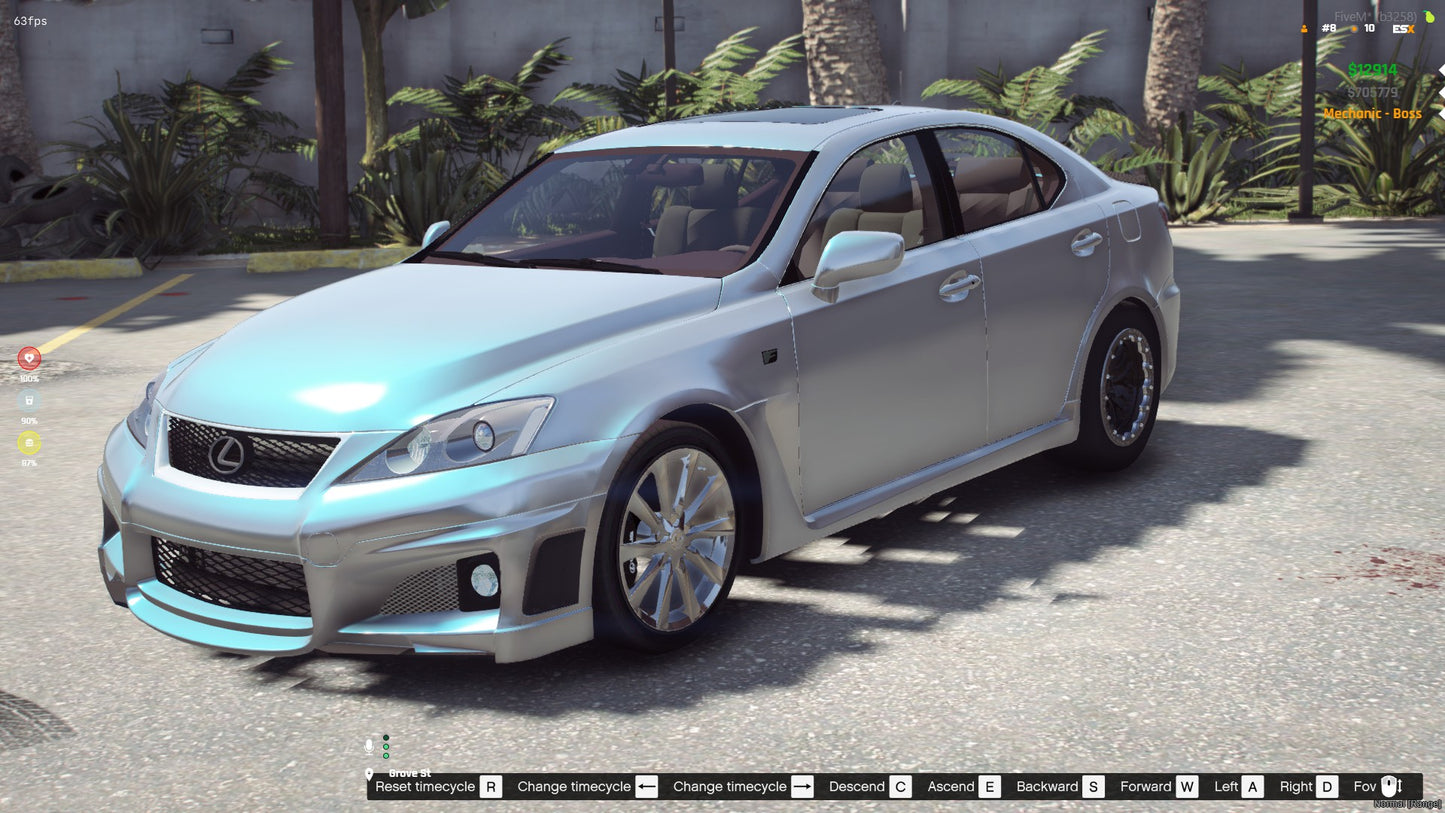Click the health heart status icon
1445x813 pixels.
pos(29,357)
